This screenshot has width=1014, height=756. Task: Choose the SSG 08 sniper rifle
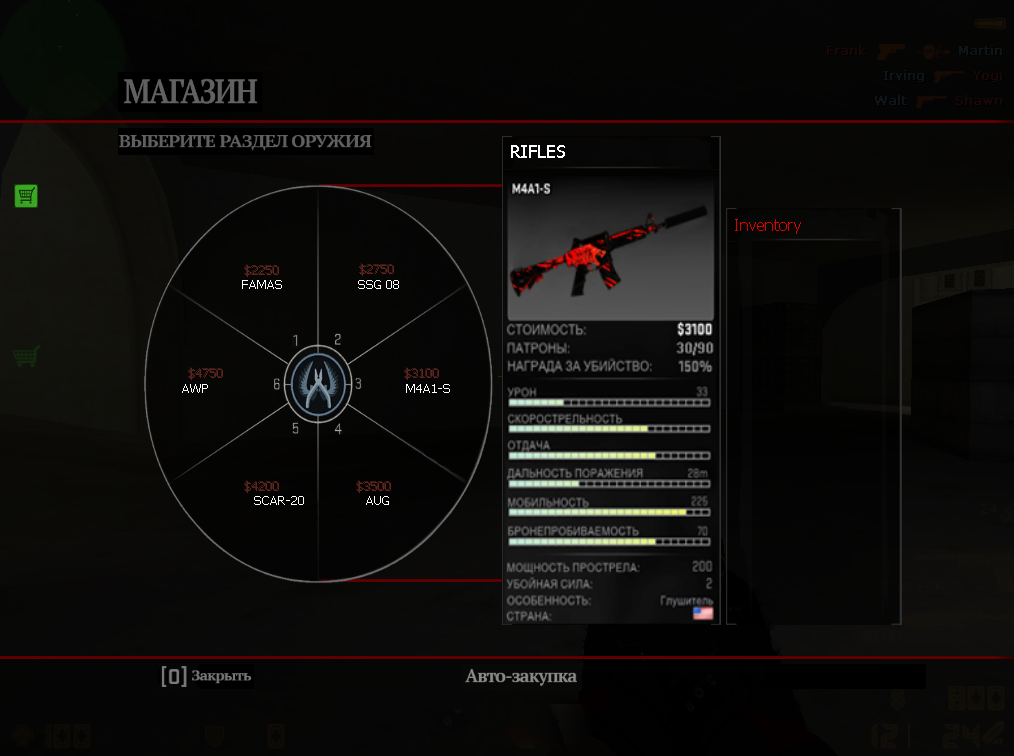(x=376, y=278)
